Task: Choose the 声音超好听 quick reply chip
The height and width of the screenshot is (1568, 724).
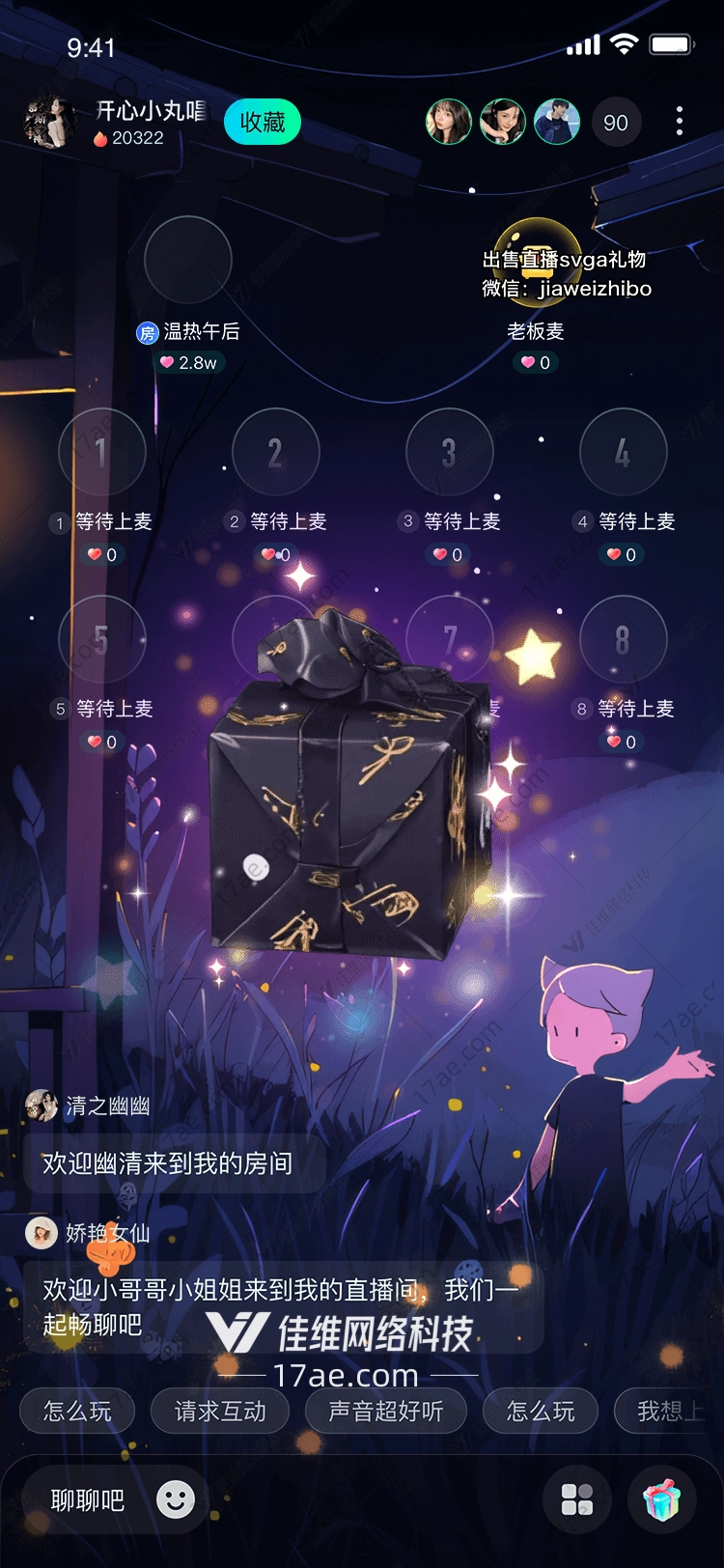Action: pos(385,1412)
